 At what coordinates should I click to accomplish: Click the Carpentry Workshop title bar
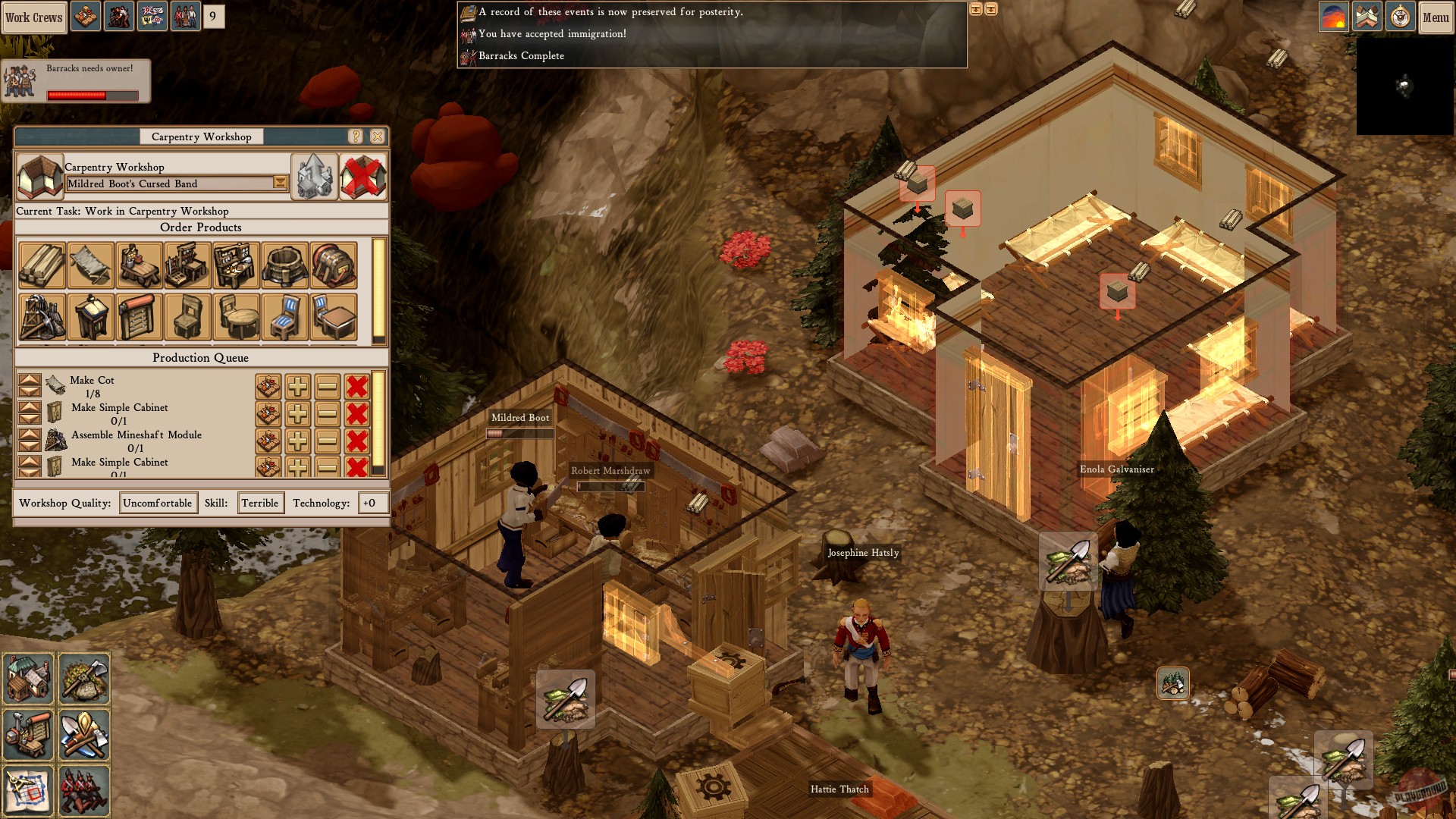coord(201,137)
